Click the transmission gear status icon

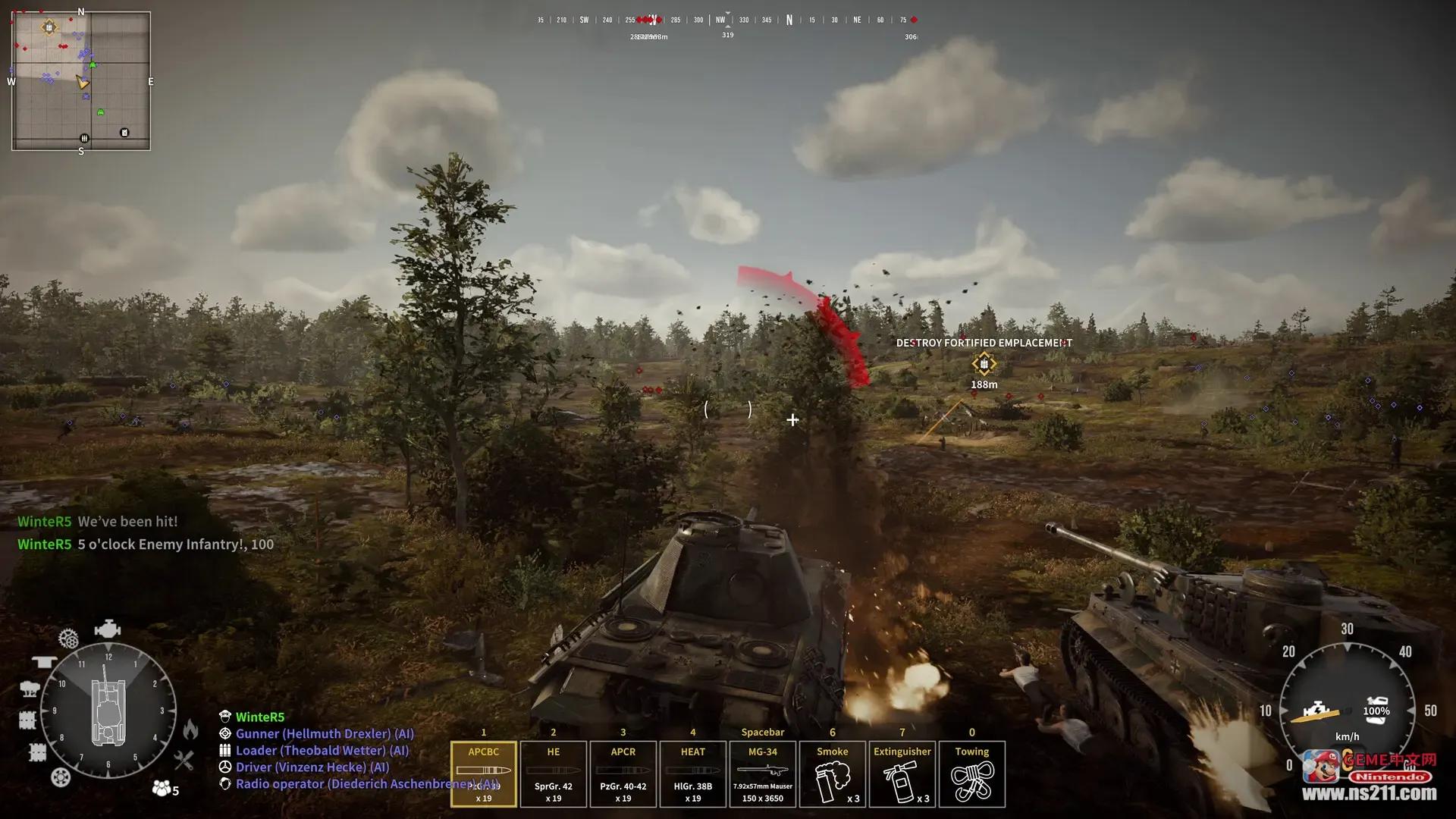click(x=68, y=639)
